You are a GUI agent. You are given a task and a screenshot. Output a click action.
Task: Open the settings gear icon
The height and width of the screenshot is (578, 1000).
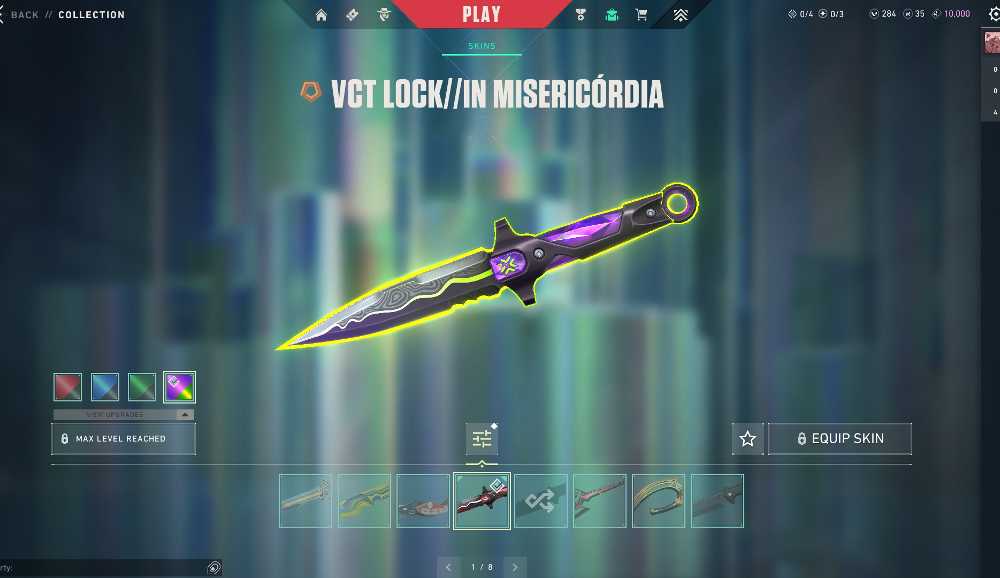(993, 15)
